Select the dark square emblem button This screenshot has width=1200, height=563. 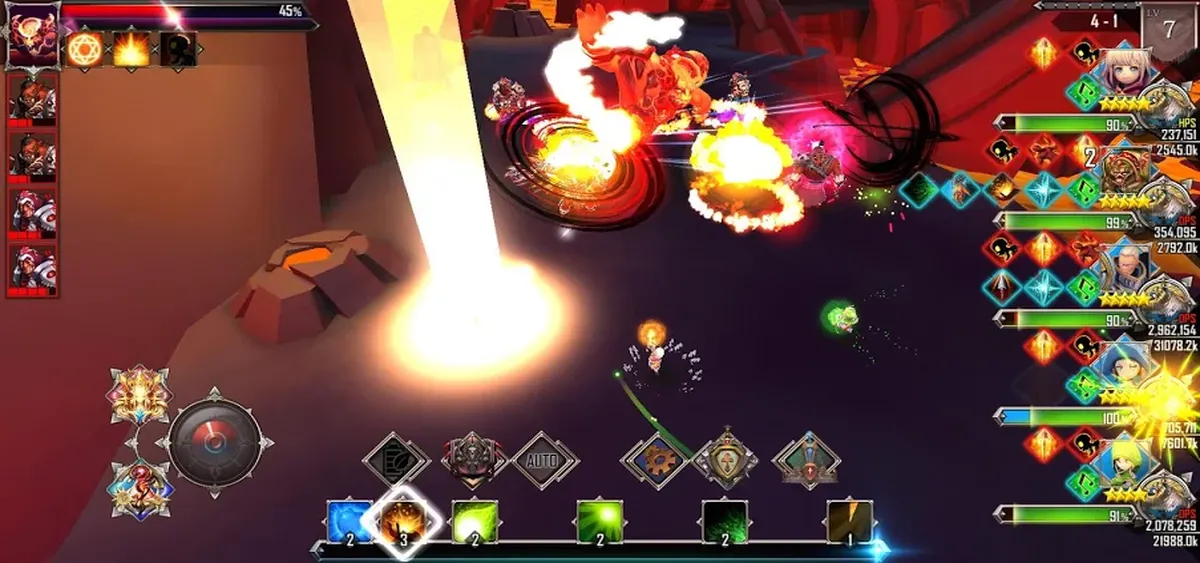tap(396, 461)
